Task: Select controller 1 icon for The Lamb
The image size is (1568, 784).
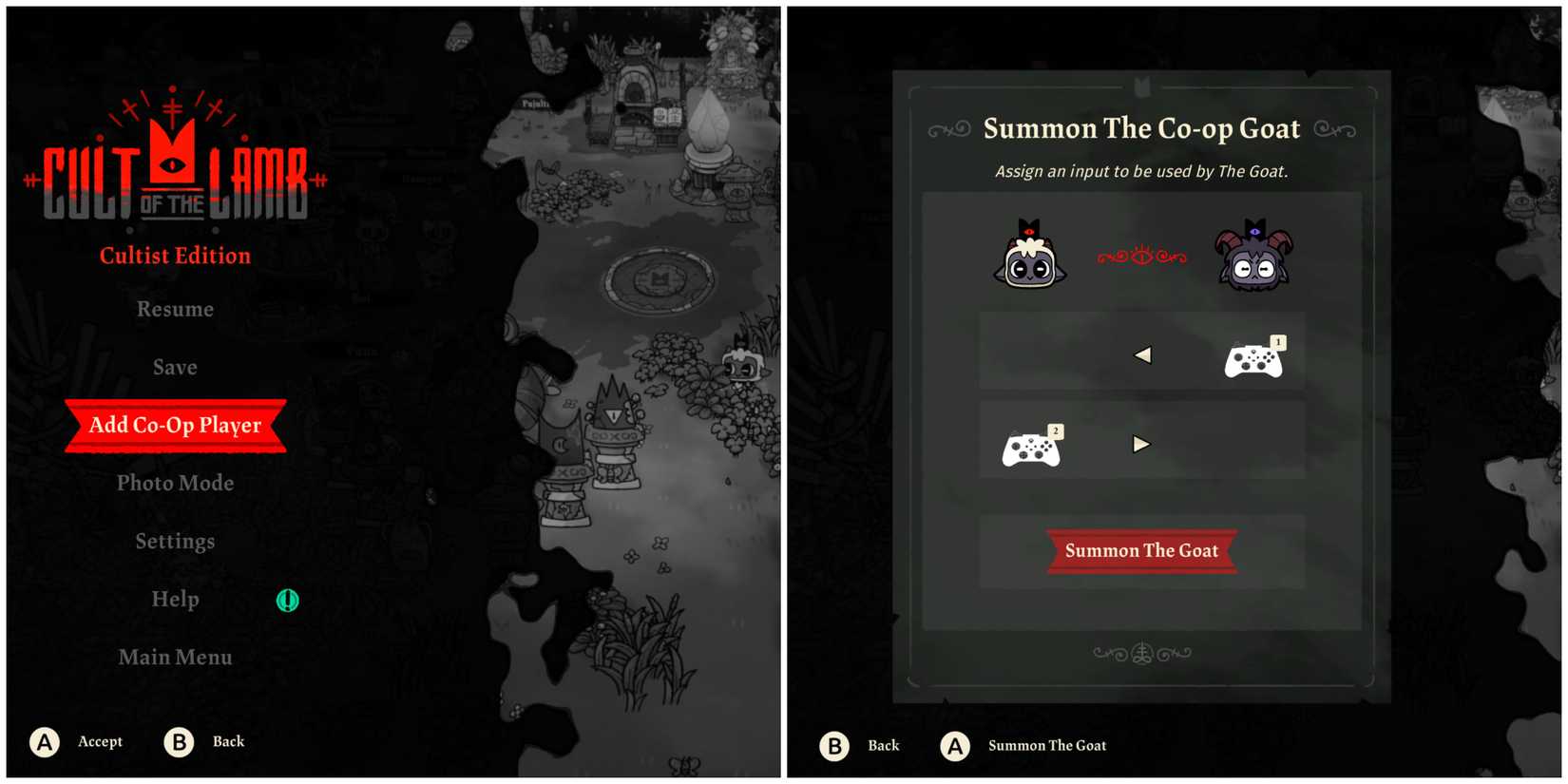Action: [1254, 359]
